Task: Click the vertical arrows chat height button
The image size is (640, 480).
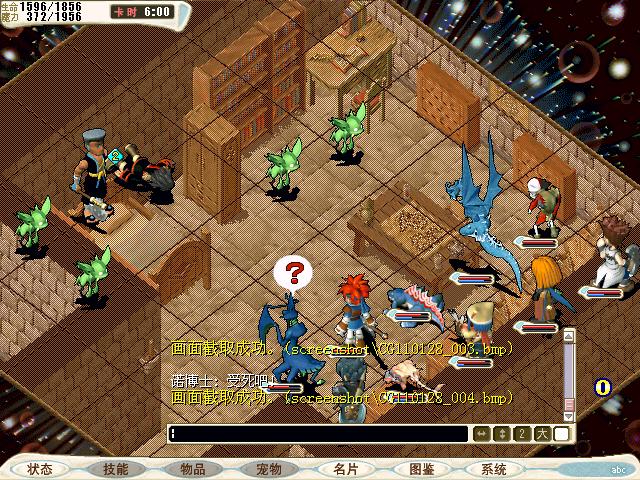Action: pyautogui.click(x=501, y=434)
